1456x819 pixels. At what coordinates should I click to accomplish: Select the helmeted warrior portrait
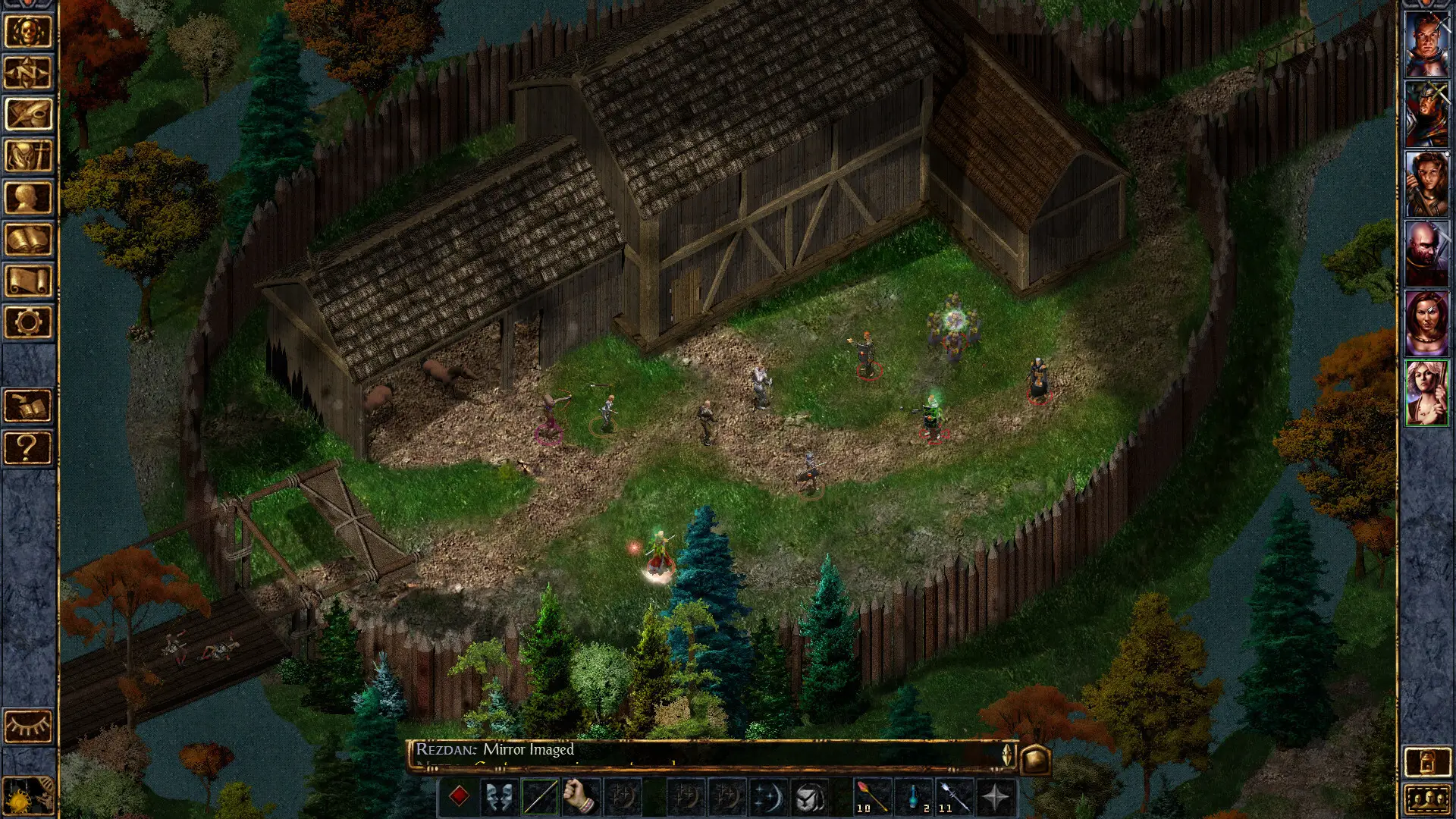[x=1426, y=115]
